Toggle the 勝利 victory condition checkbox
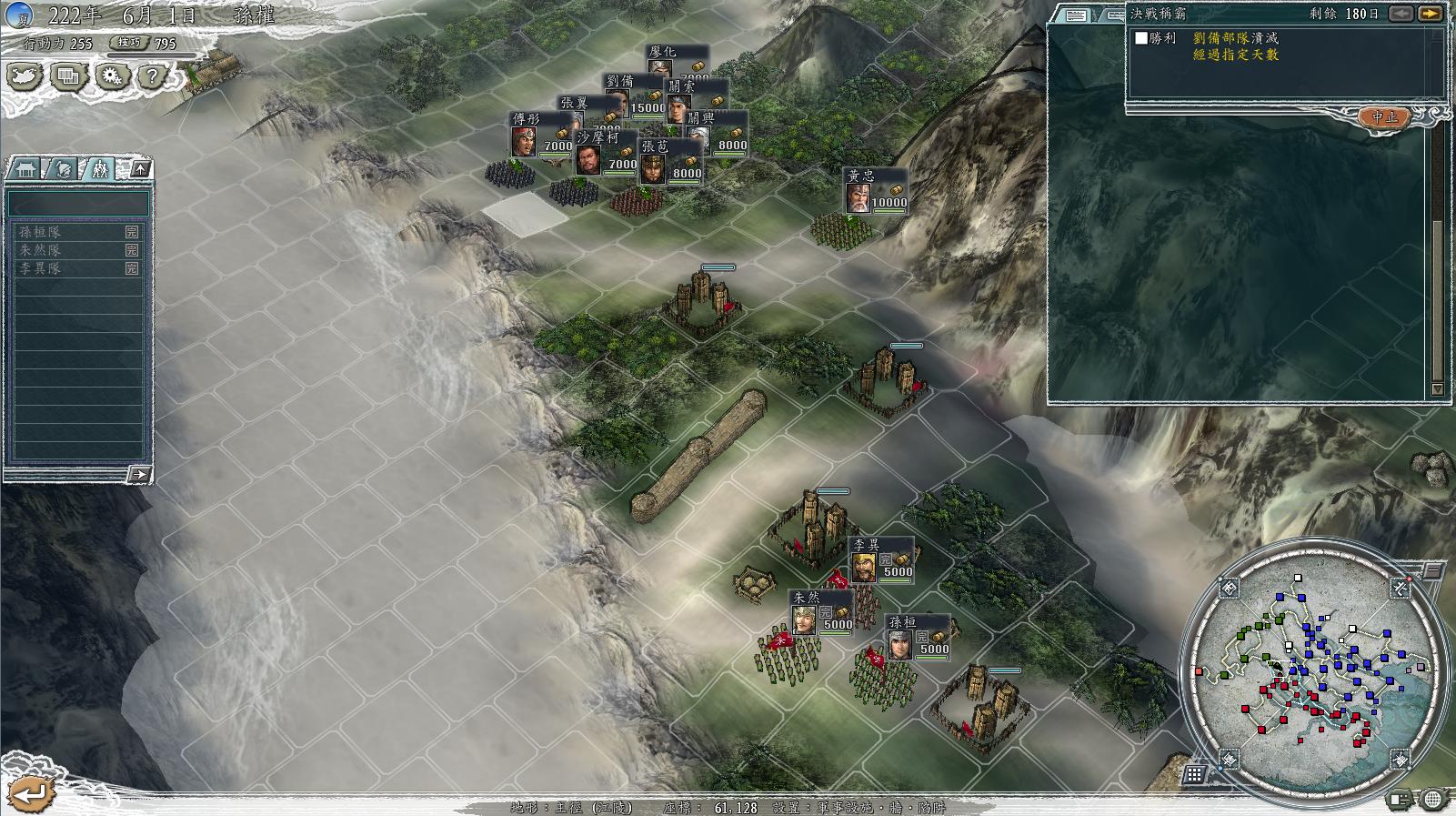This screenshot has width=1456, height=816. click(x=1141, y=38)
